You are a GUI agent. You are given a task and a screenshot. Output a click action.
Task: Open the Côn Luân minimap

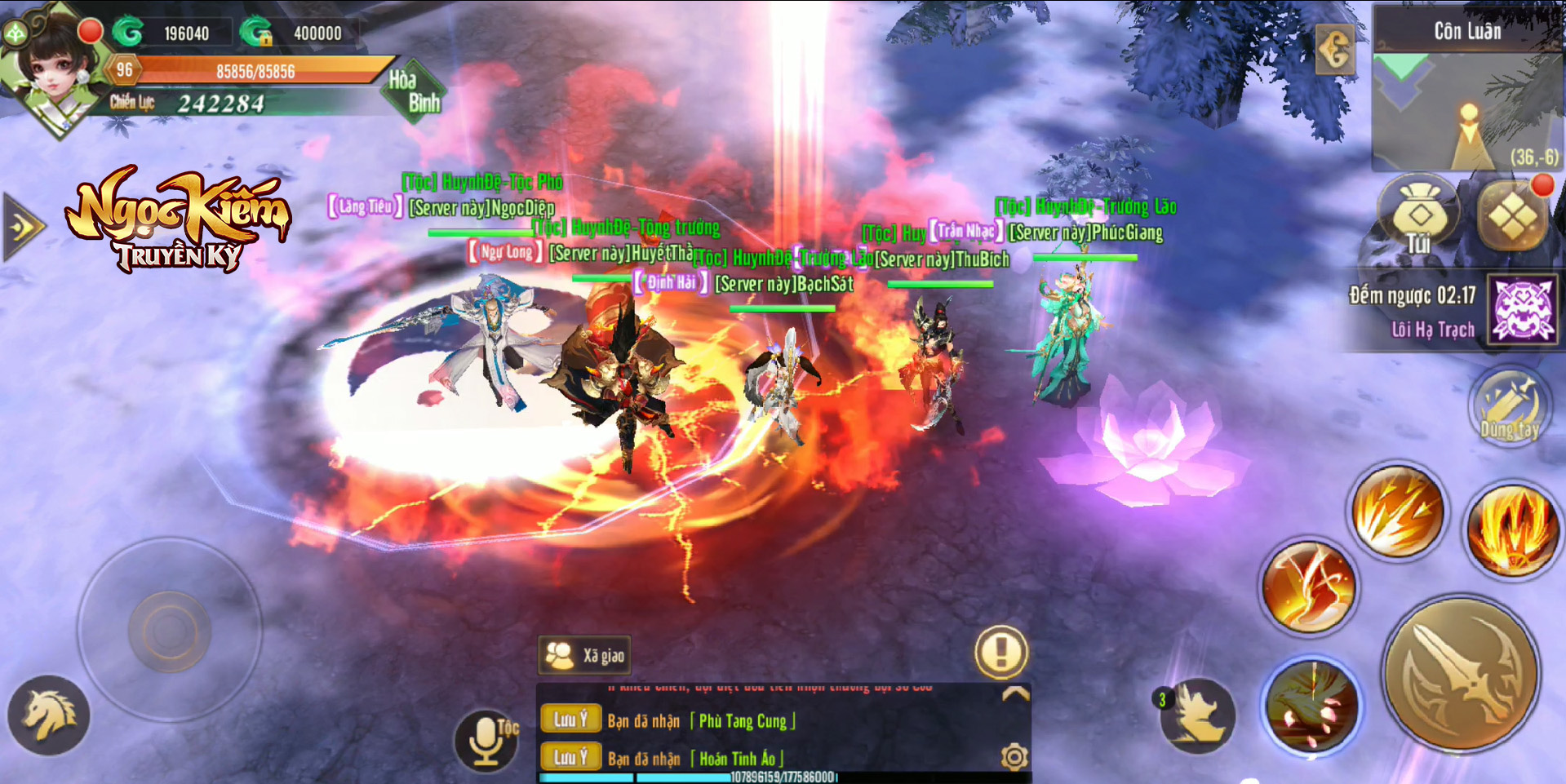pyautogui.click(x=1466, y=106)
